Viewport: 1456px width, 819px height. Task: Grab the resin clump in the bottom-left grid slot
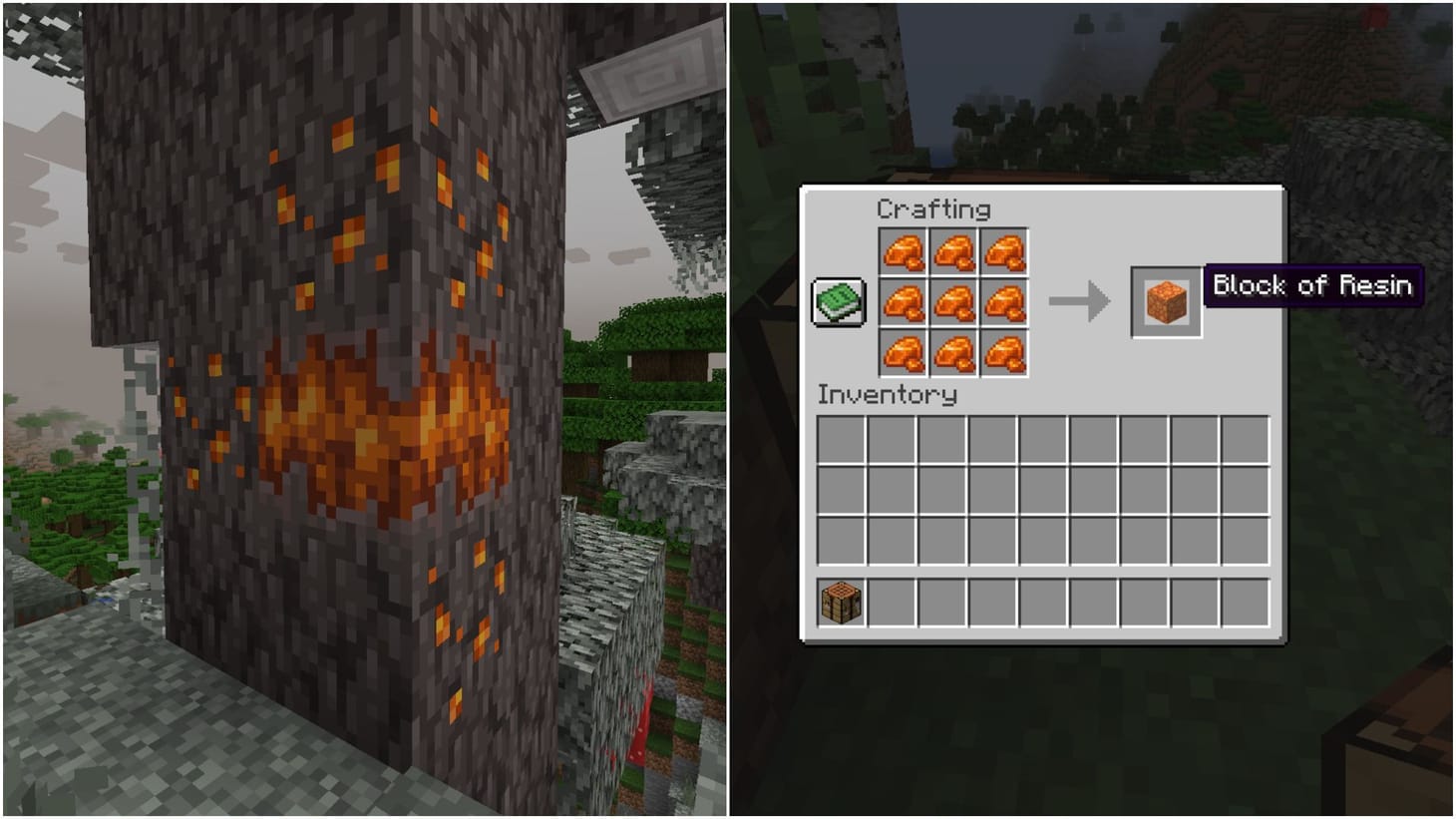pos(906,354)
